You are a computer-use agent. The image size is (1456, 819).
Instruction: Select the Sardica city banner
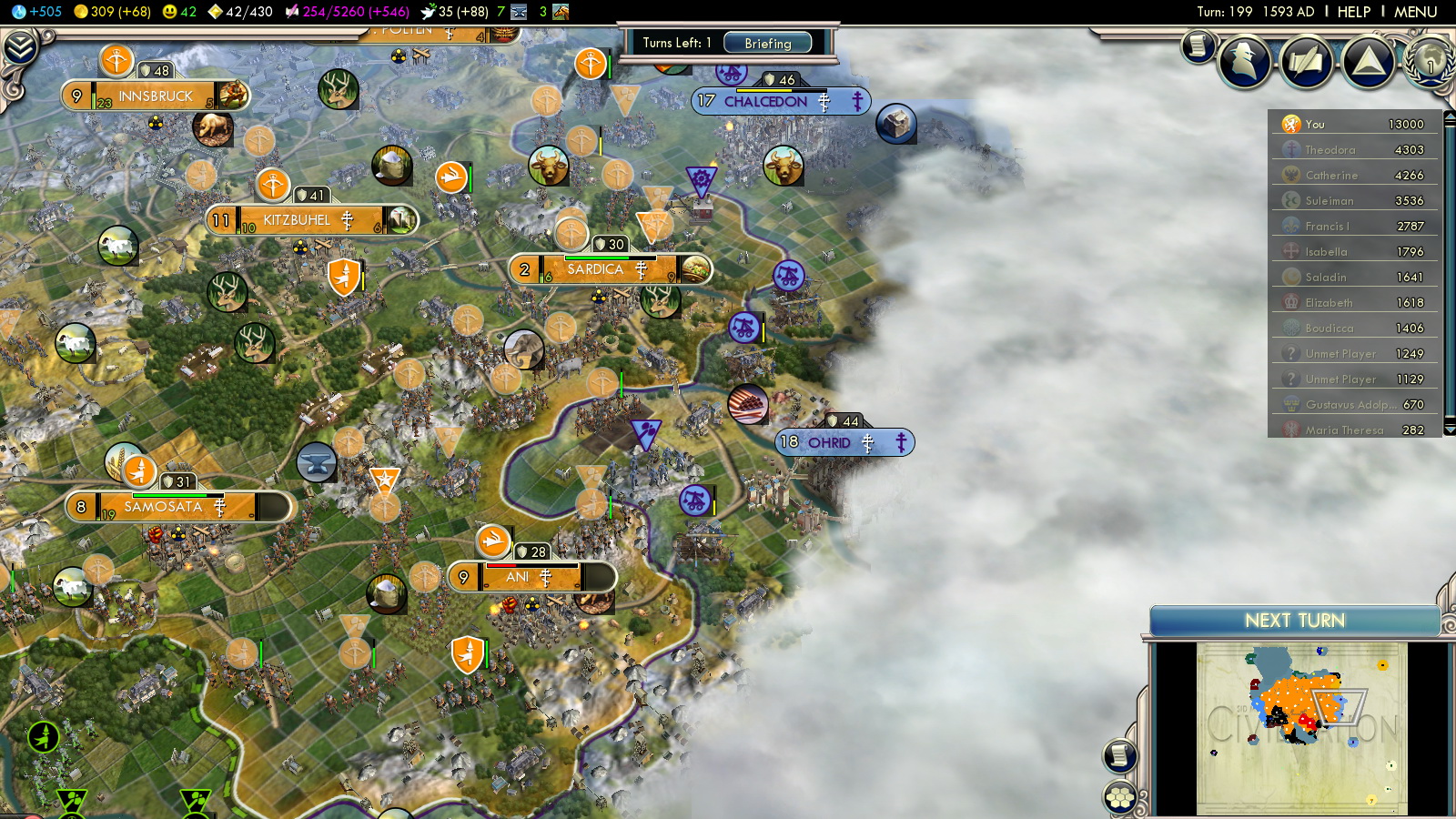[595, 269]
